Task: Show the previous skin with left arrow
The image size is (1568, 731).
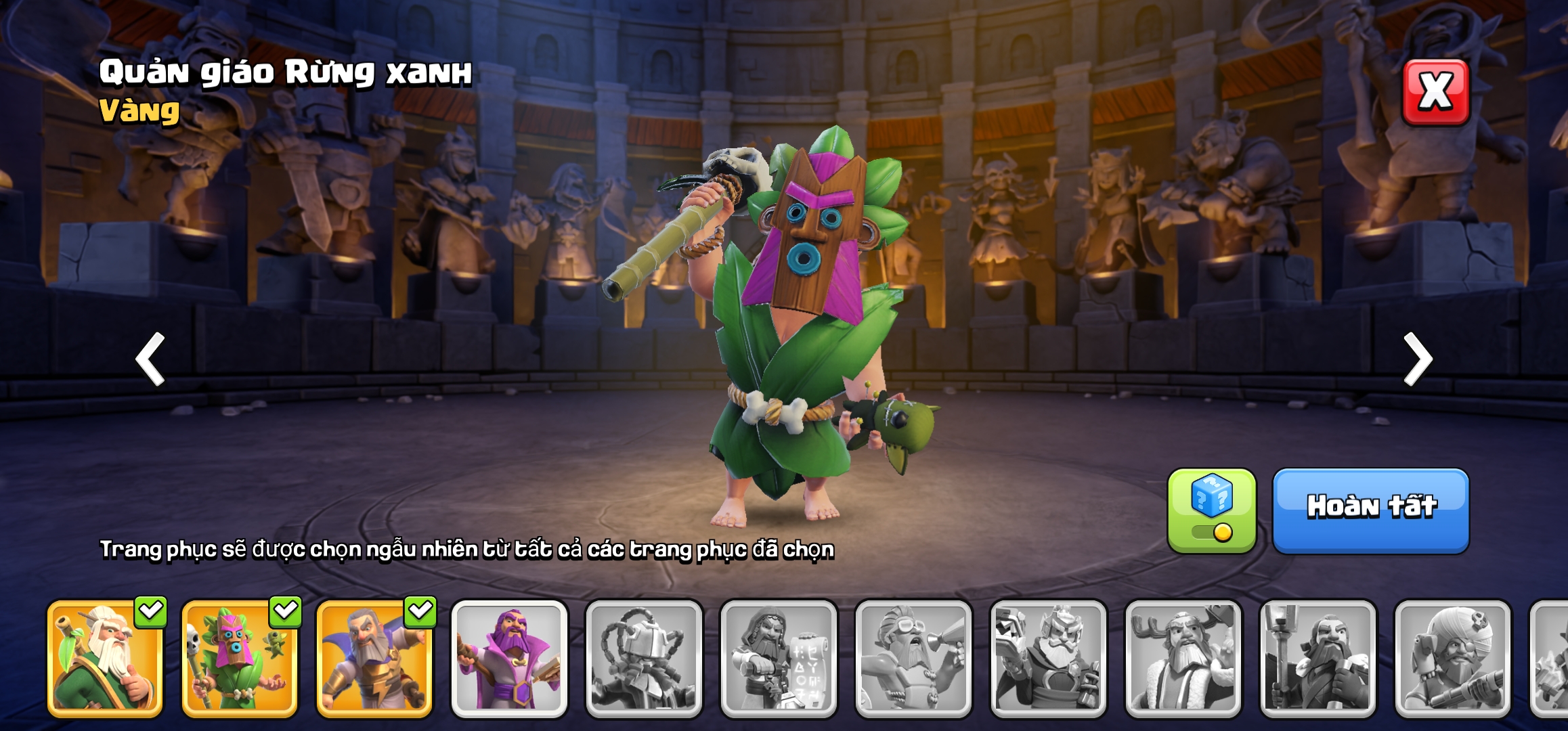Action: 151,359
